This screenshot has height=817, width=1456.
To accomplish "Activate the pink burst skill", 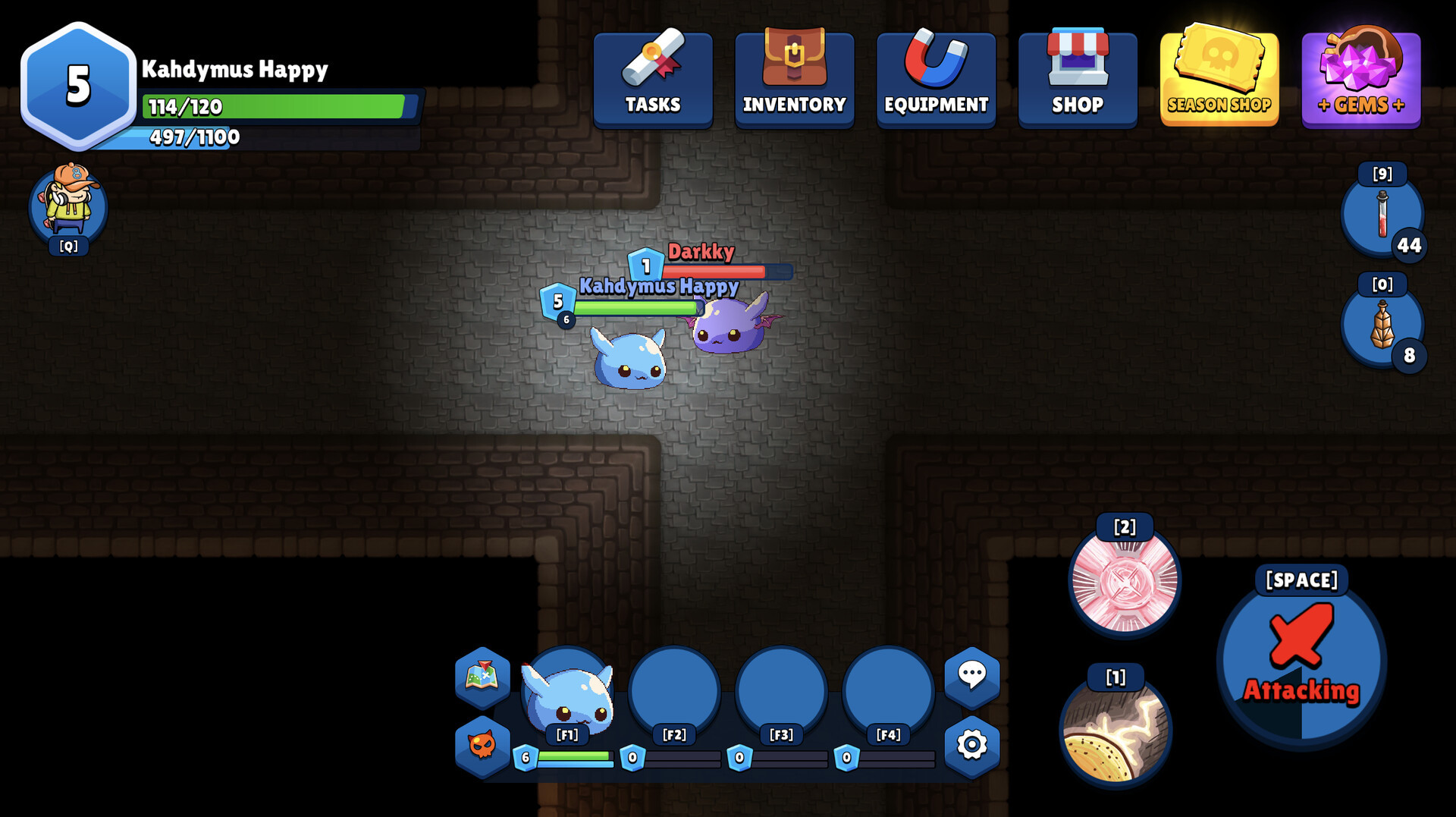I will click(x=1125, y=581).
